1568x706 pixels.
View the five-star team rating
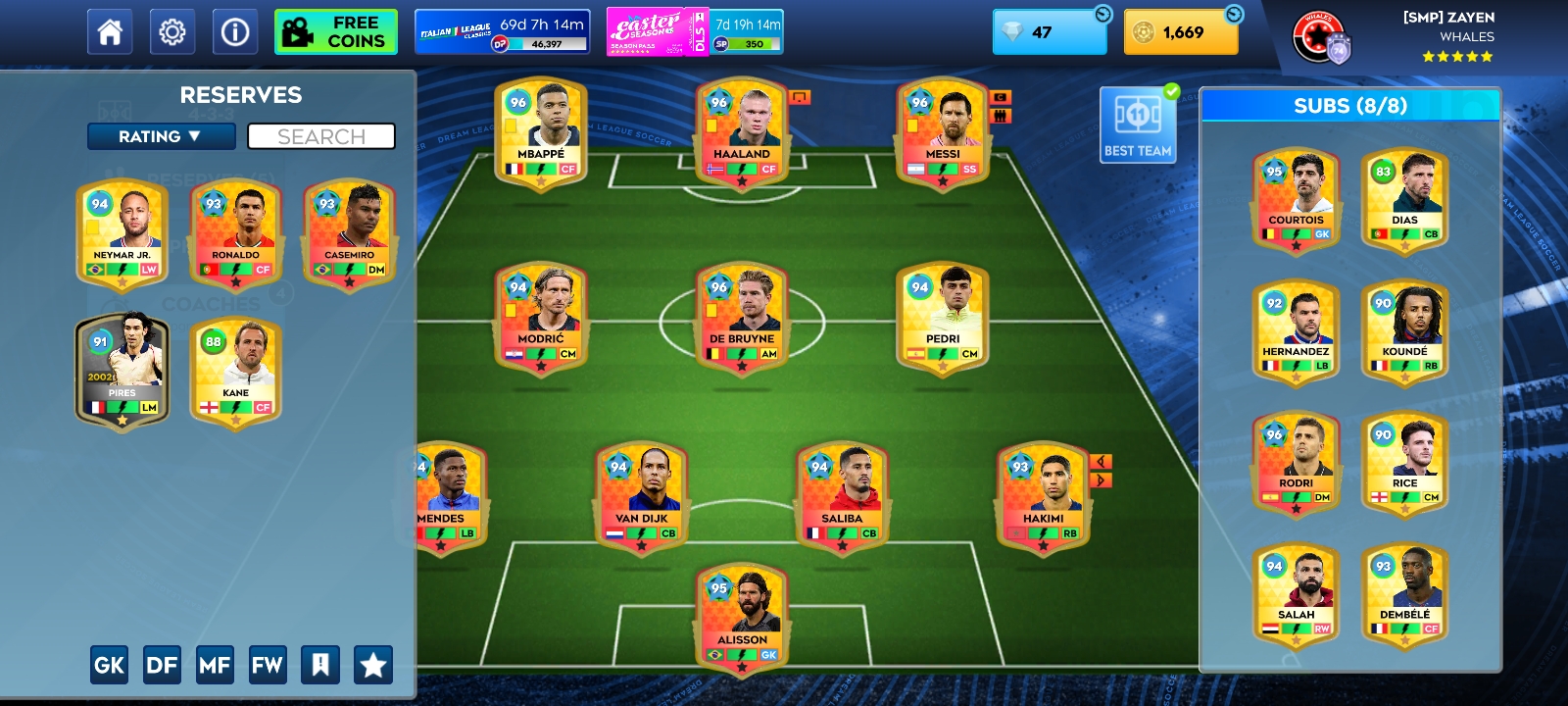point(1458,56)
